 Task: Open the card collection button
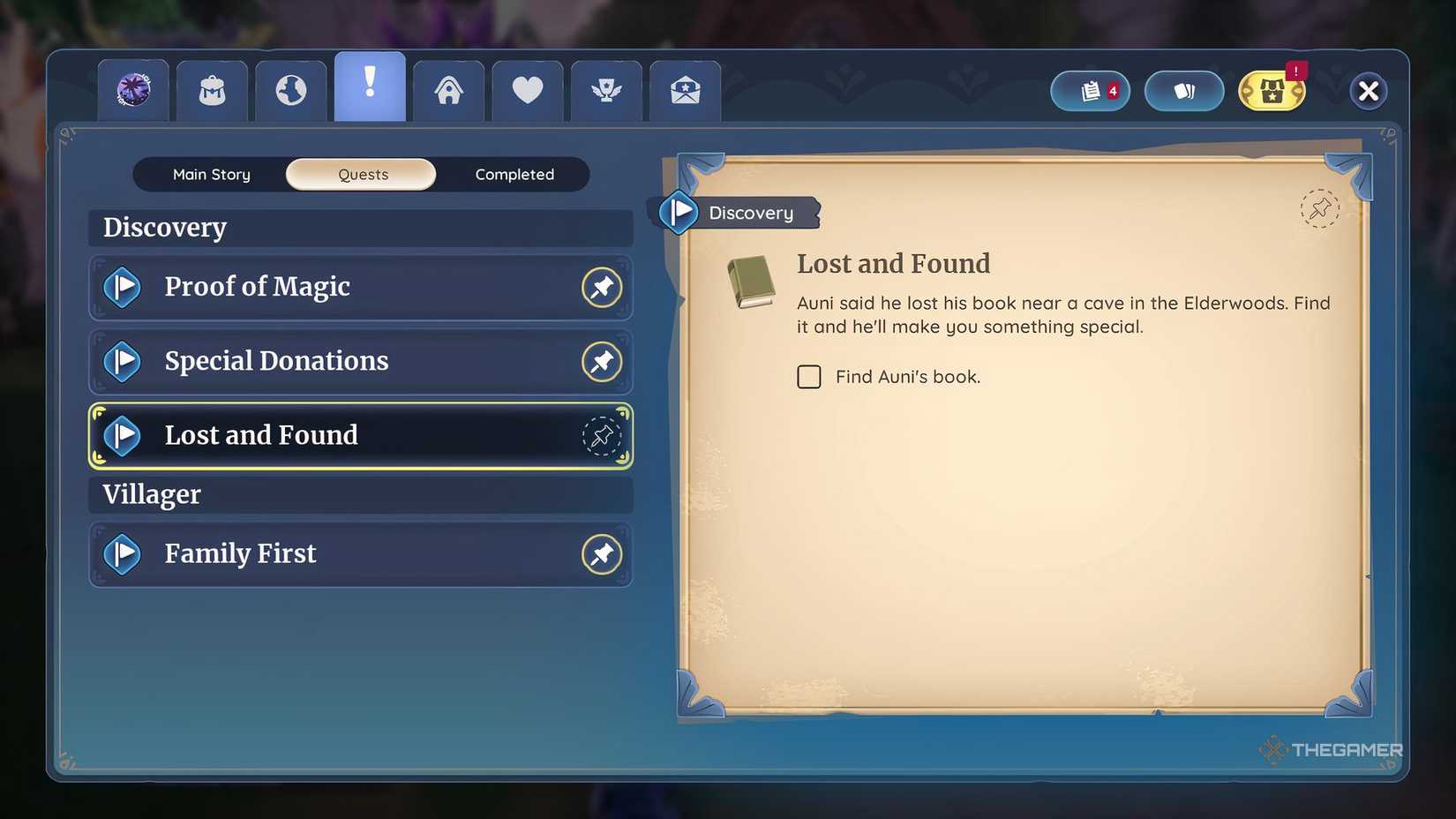tap(1183, 91)
